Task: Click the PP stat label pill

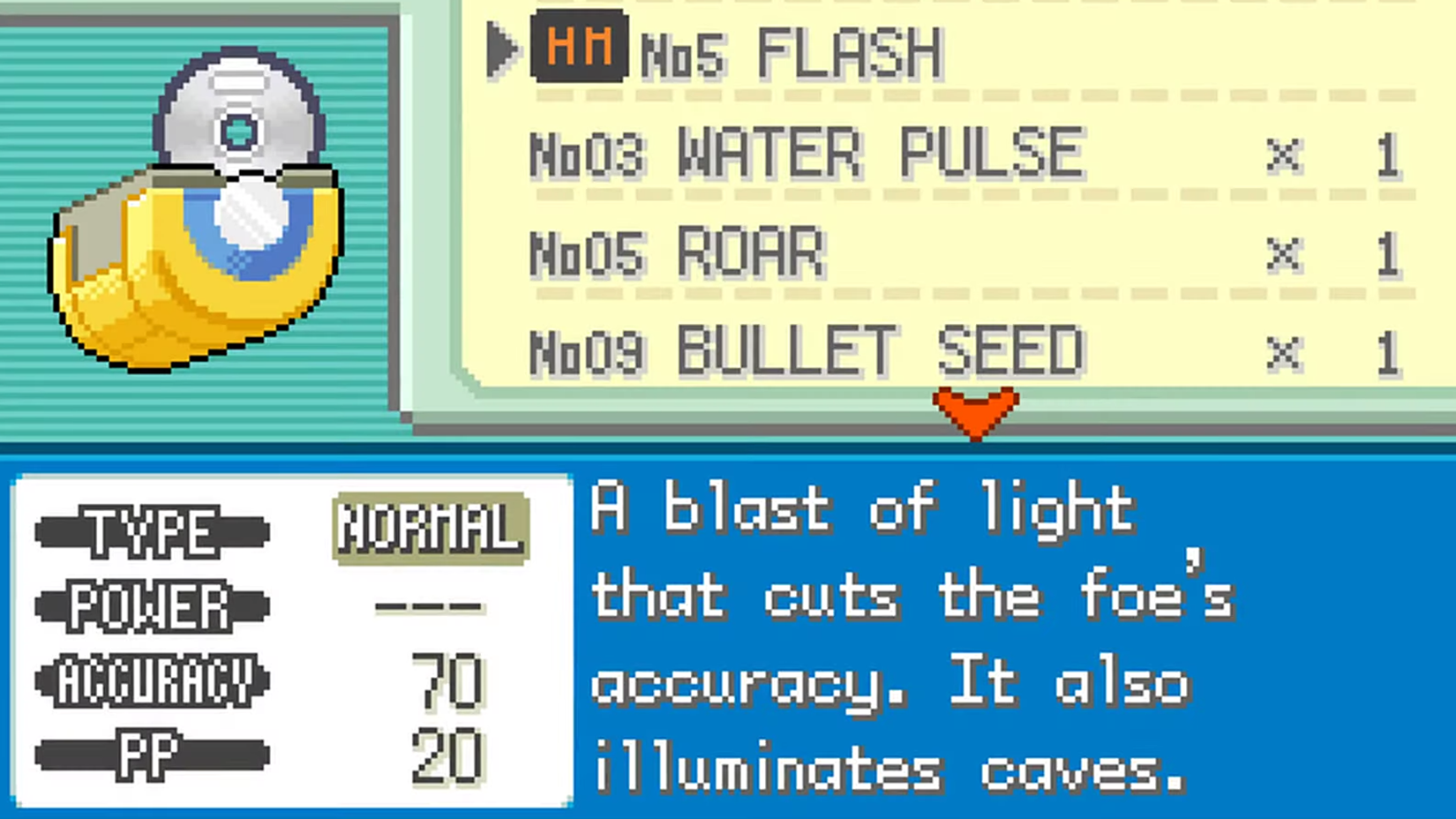Action: (x=150, y=755)
